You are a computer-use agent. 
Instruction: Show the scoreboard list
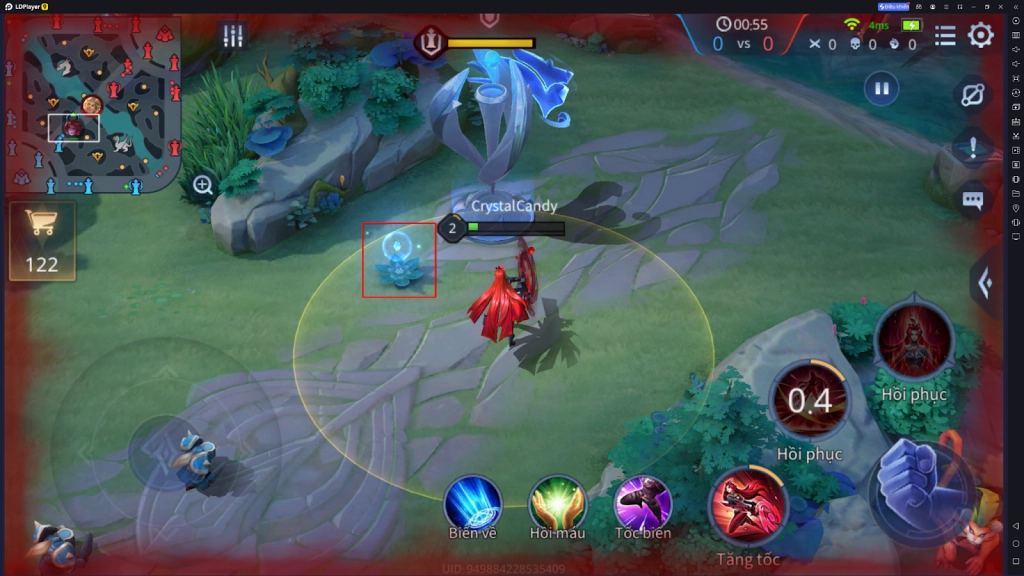(x=945, y=37)
